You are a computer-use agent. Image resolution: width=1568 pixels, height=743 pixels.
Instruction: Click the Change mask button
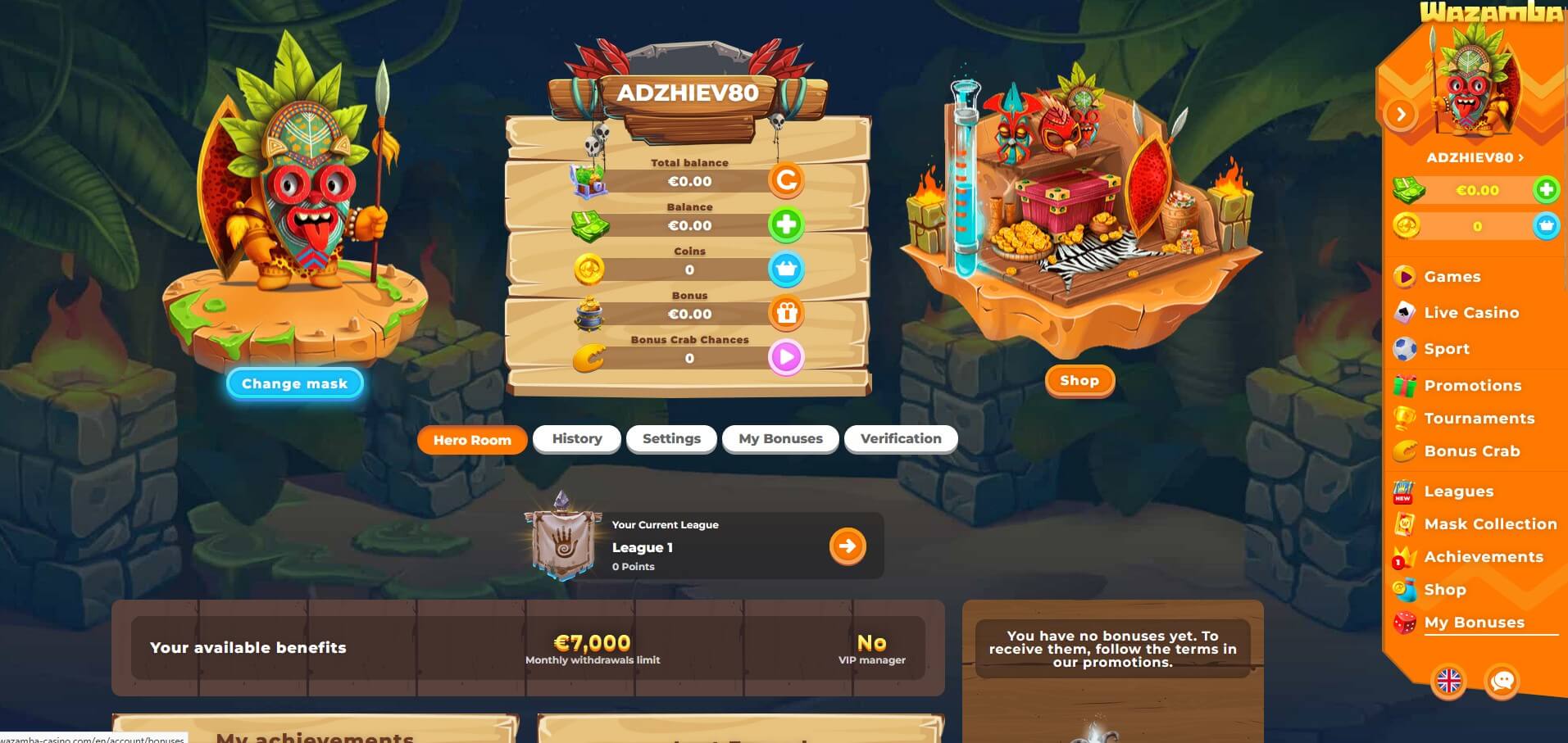294,383
